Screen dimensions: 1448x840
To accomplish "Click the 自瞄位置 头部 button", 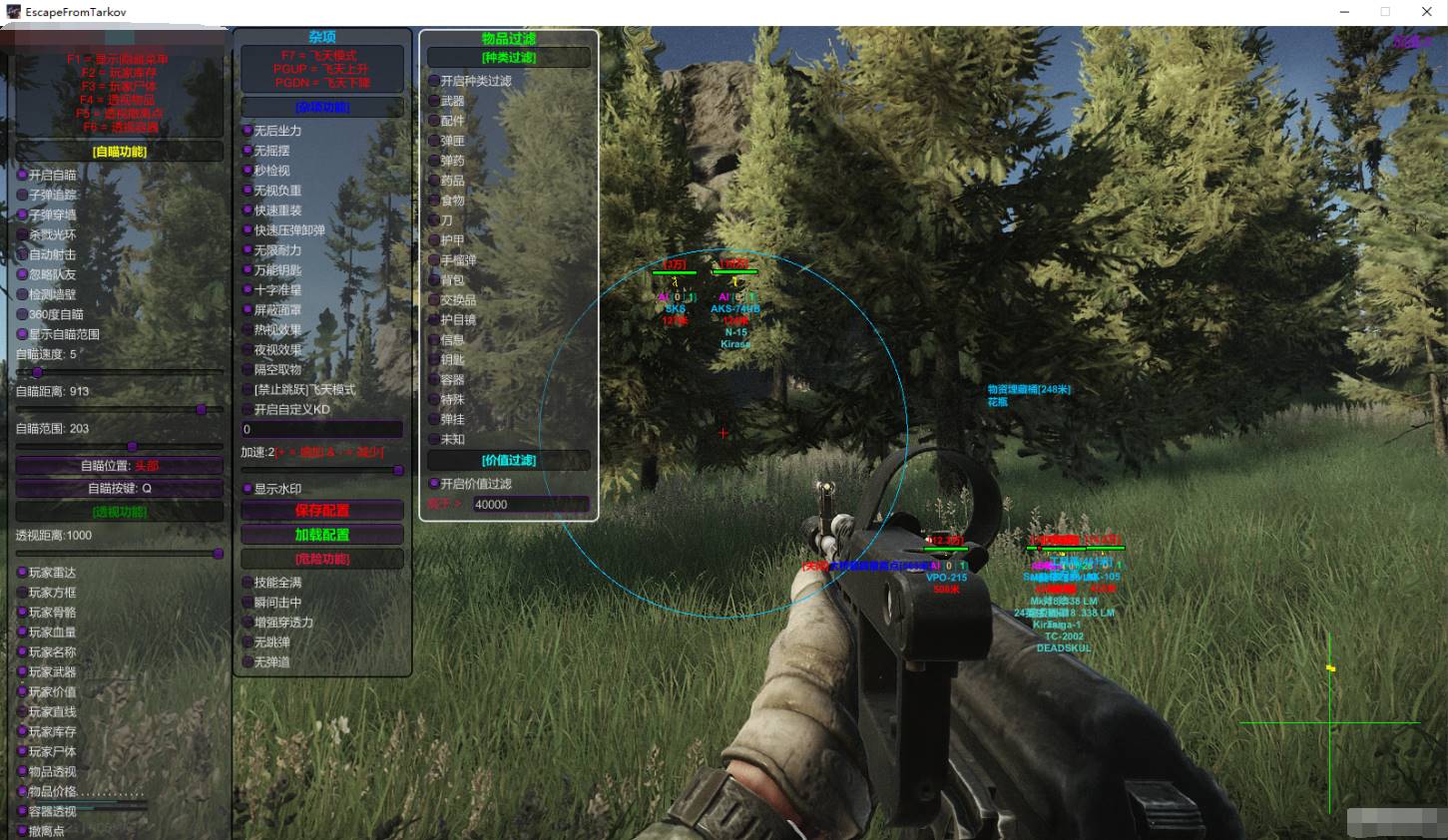I will (120, 466).
